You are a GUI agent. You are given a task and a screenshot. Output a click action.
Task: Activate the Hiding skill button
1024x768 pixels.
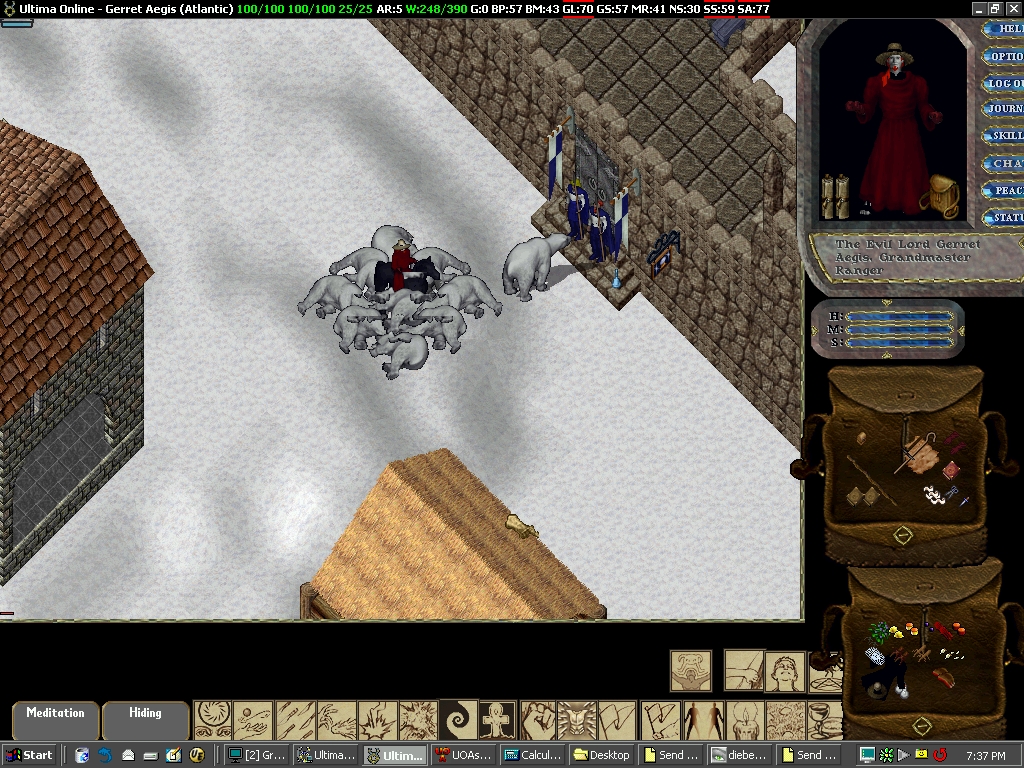146,718
